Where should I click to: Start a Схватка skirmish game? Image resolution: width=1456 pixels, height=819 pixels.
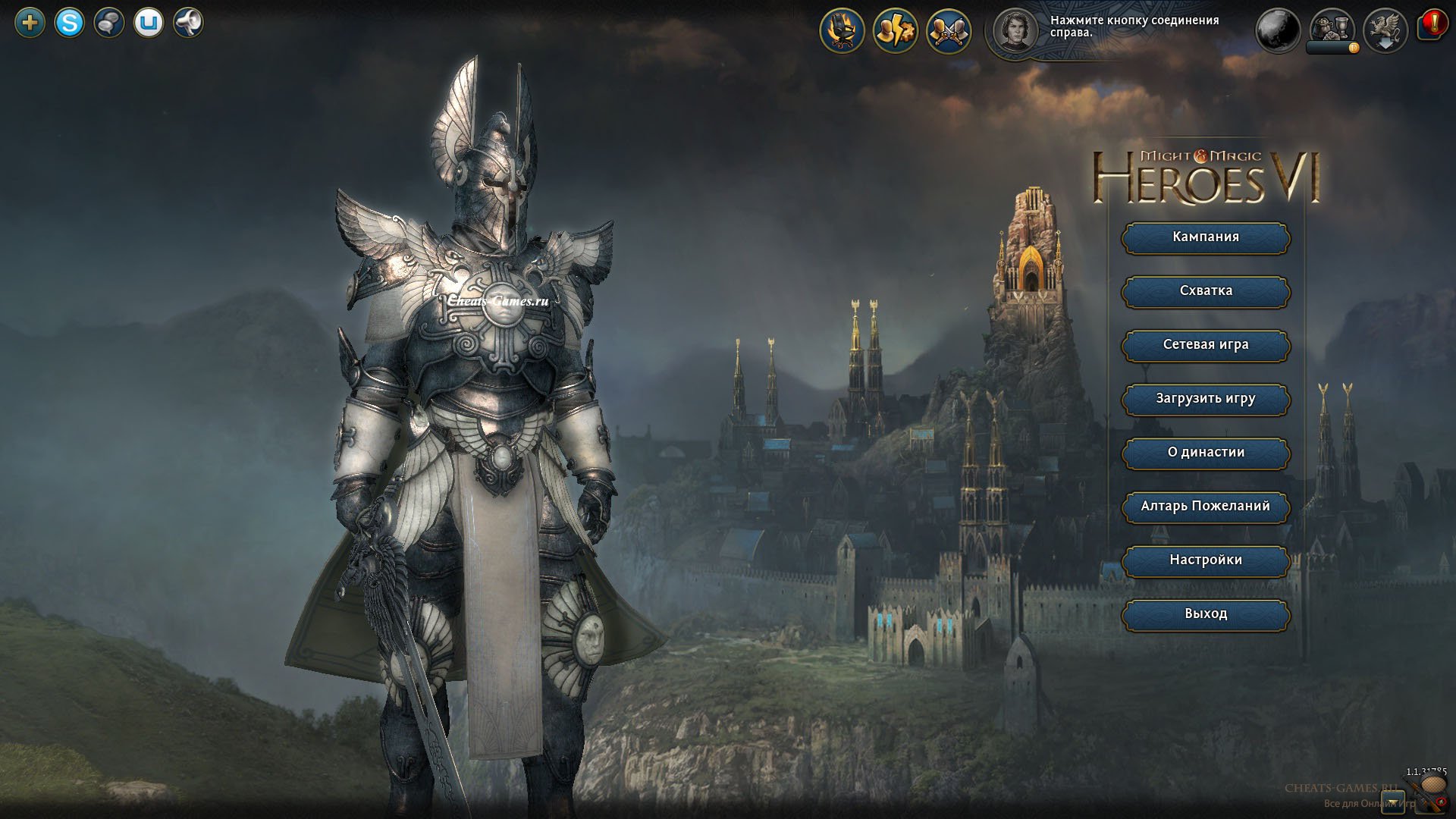click(1206, 291)
